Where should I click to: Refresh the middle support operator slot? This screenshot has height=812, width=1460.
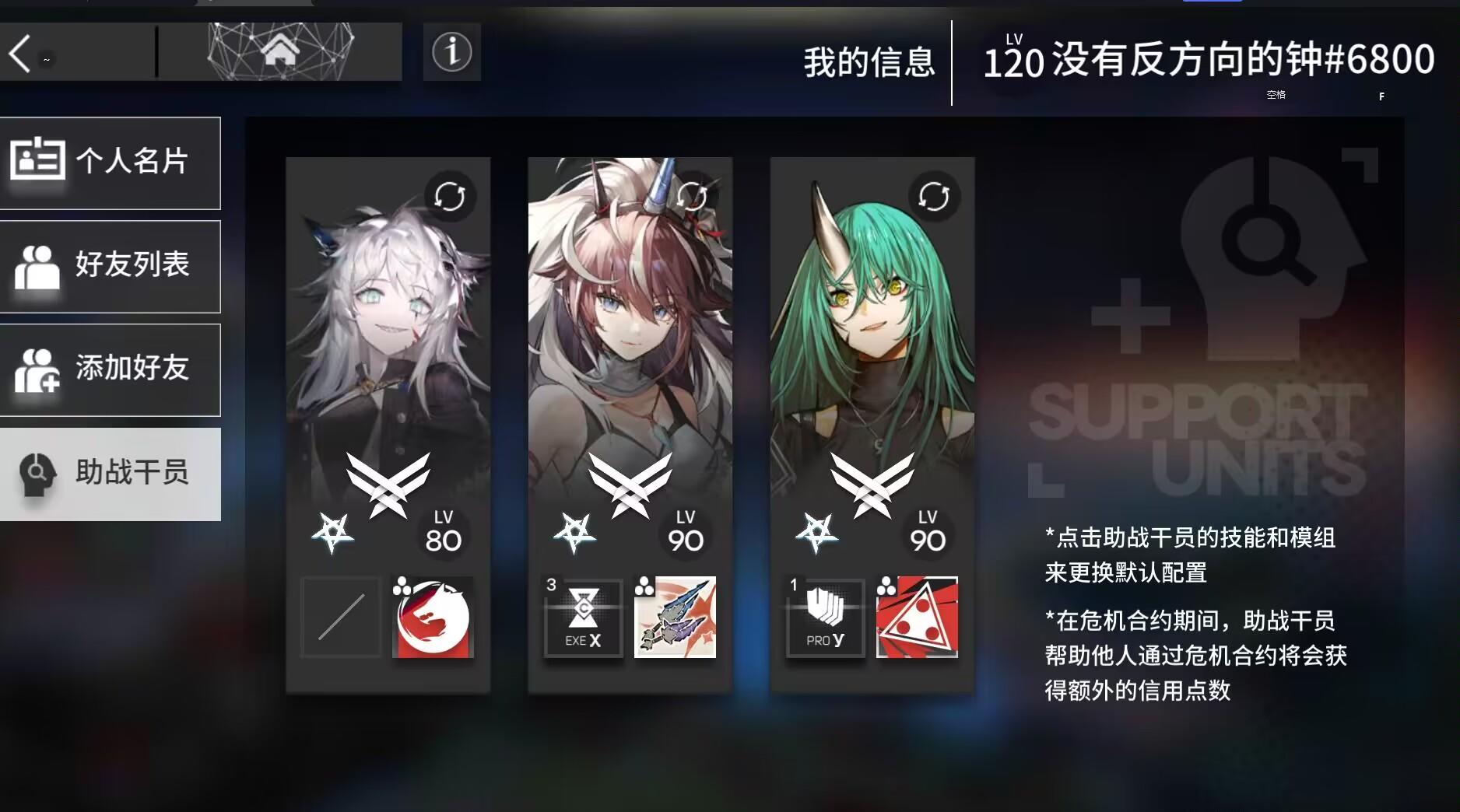(691, 197)
